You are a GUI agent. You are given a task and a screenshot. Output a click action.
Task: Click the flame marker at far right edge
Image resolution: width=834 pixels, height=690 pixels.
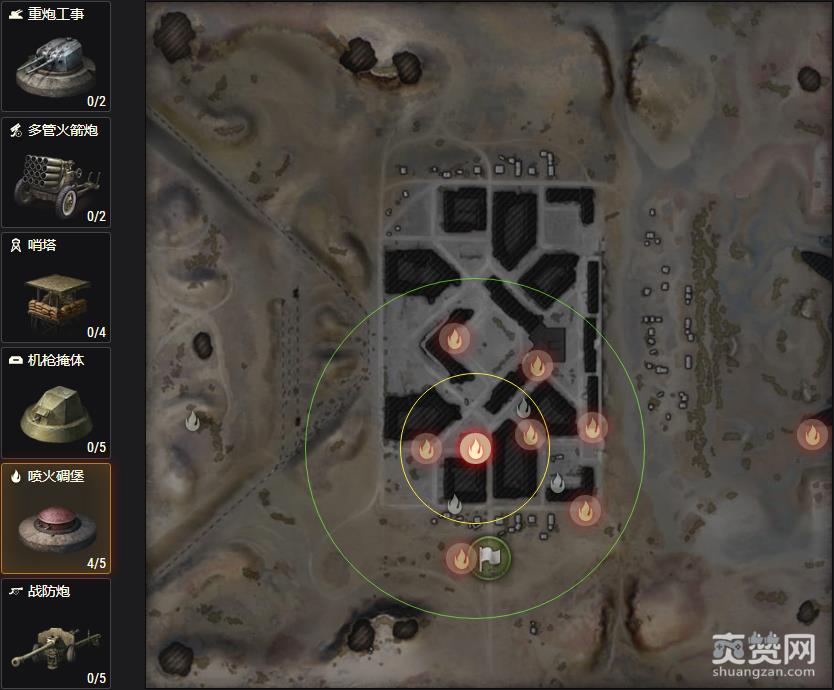click(811, 435)
